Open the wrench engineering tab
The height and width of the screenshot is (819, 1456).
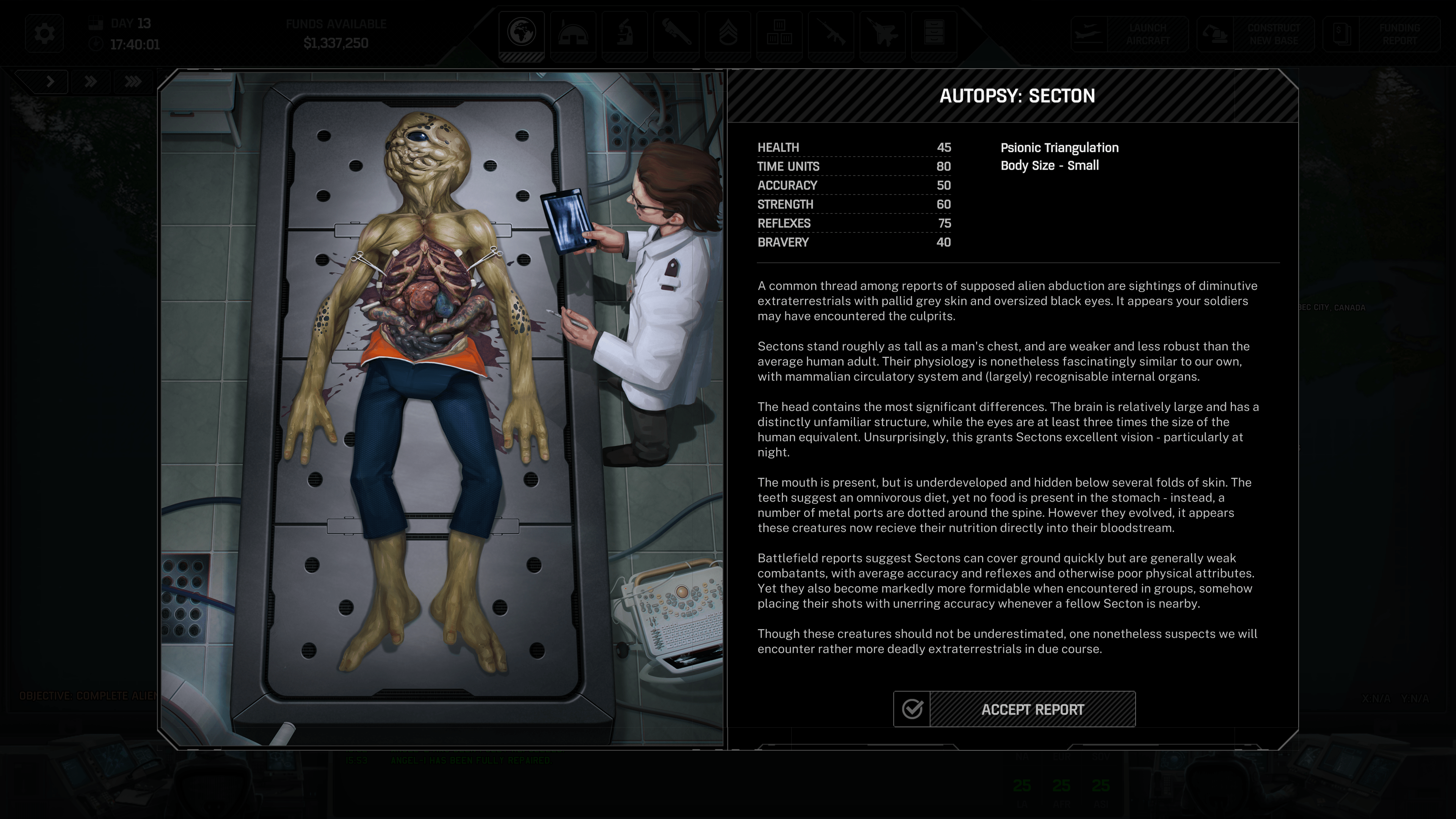(x=675, y=33)
